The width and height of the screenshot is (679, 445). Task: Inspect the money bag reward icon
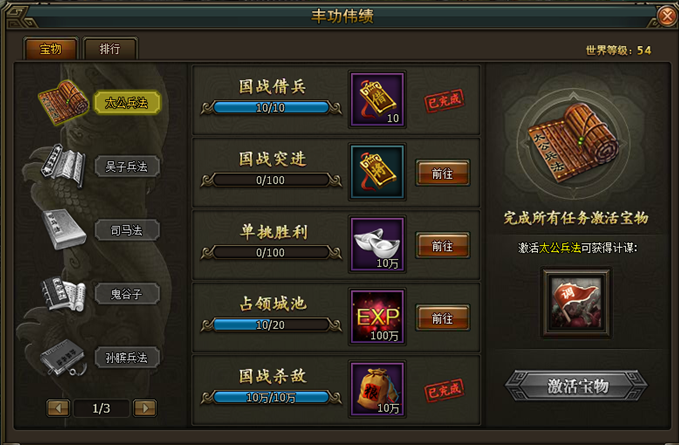(378, 389)
